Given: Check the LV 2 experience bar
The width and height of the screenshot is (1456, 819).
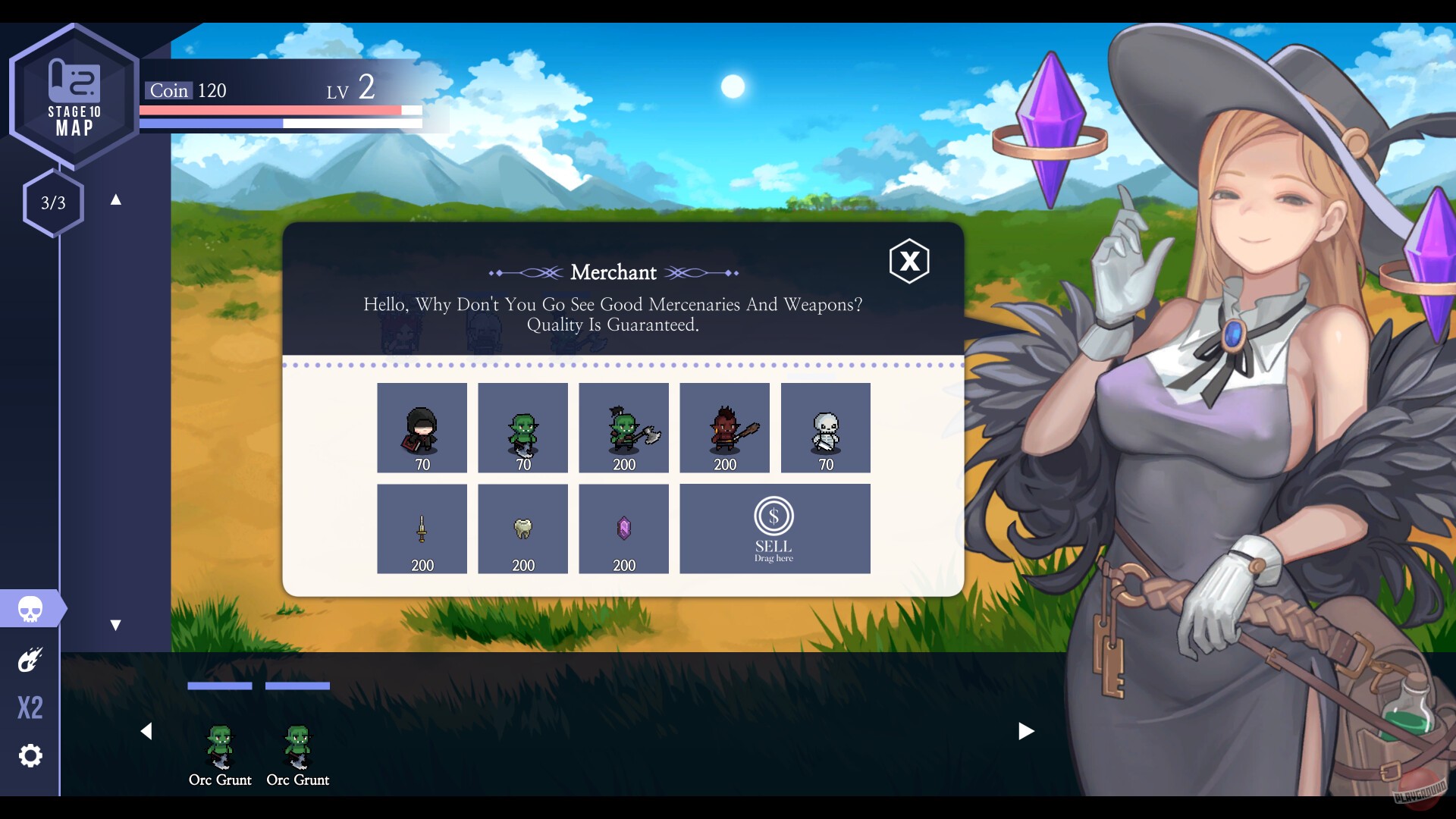Looking at the screenshot, I should point(281,121).
